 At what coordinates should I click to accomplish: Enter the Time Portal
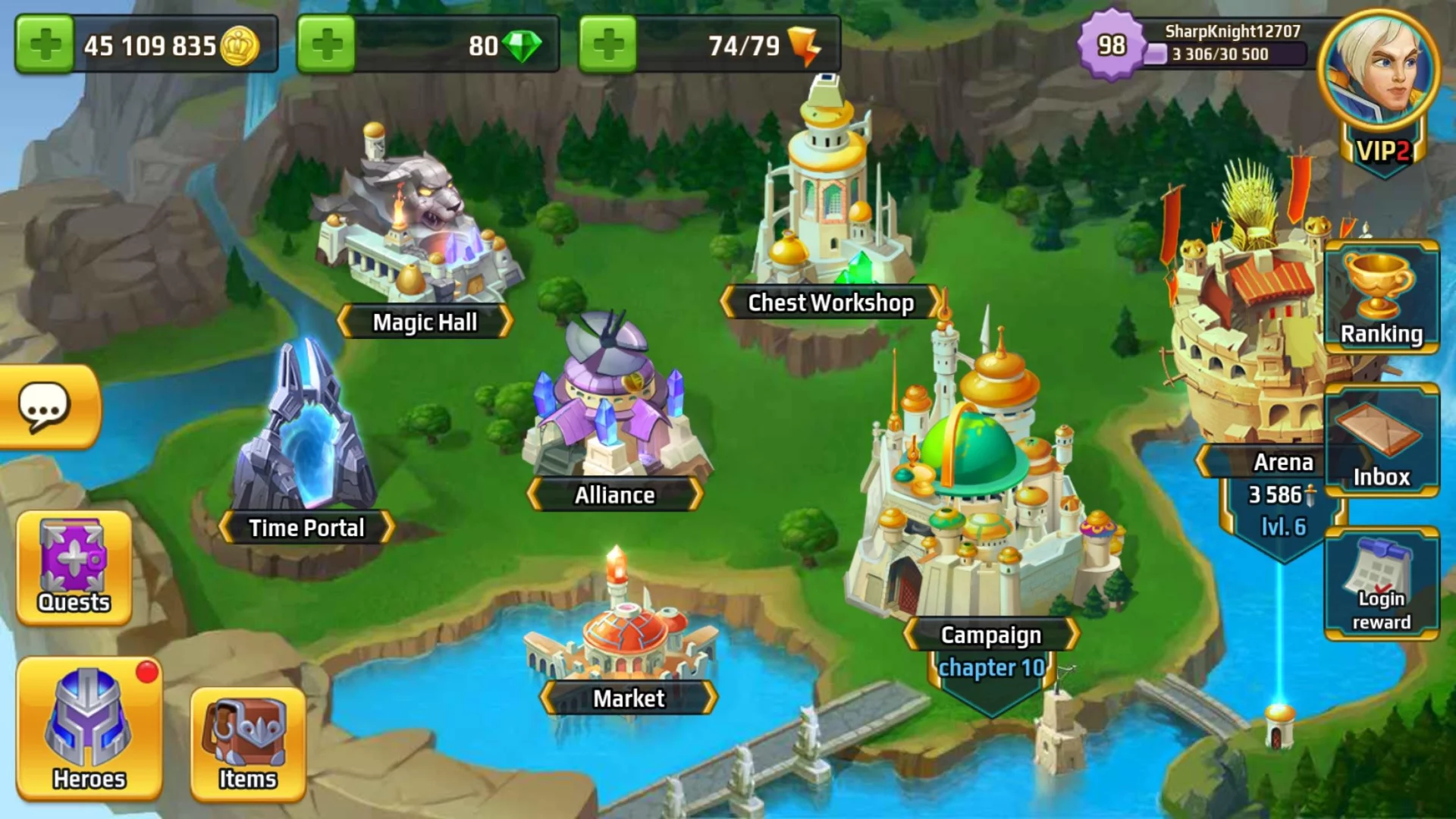pos(306,440)
